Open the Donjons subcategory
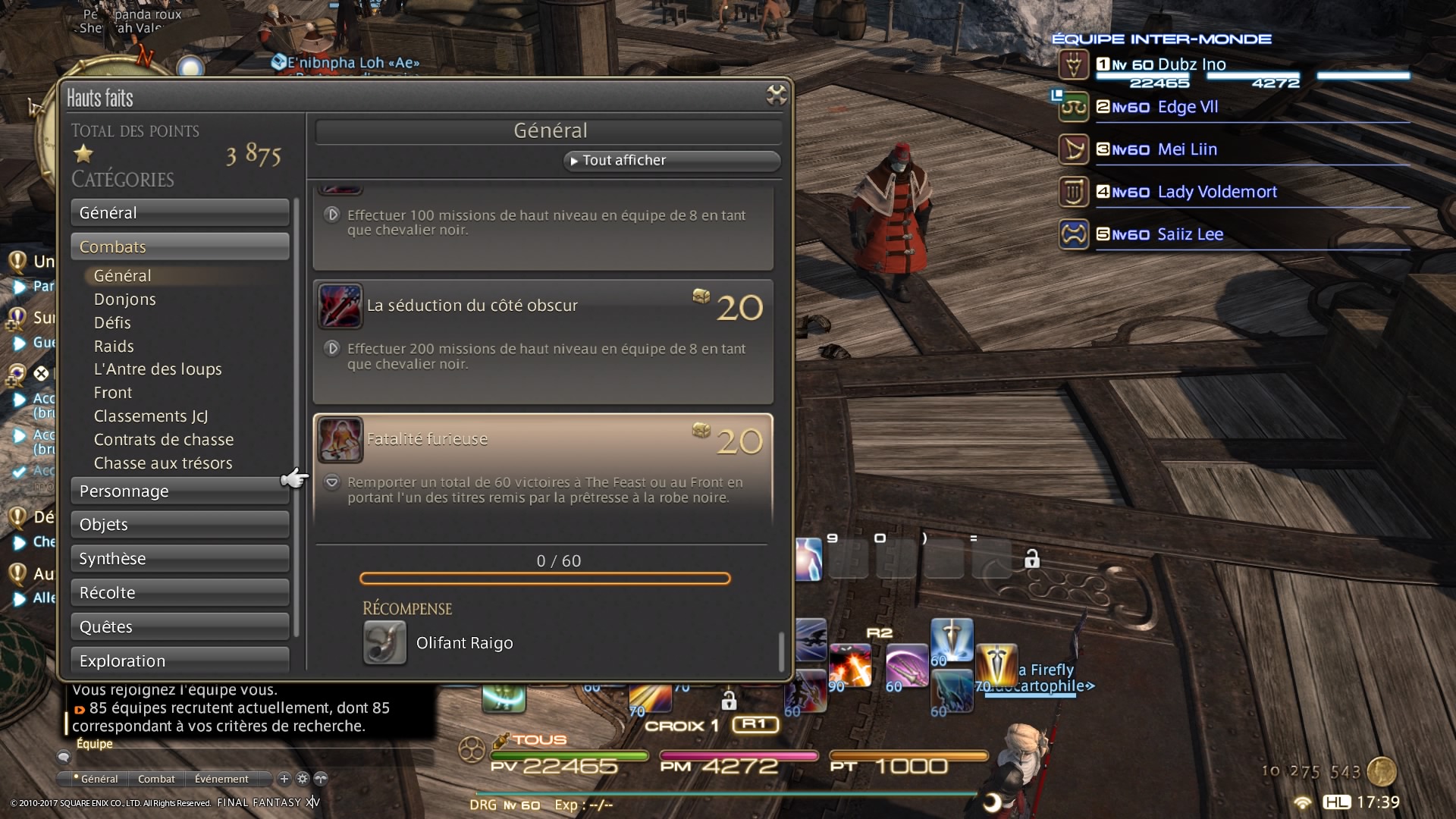The width and height of the screenshot is (1456, 819). tap(125, 300)
